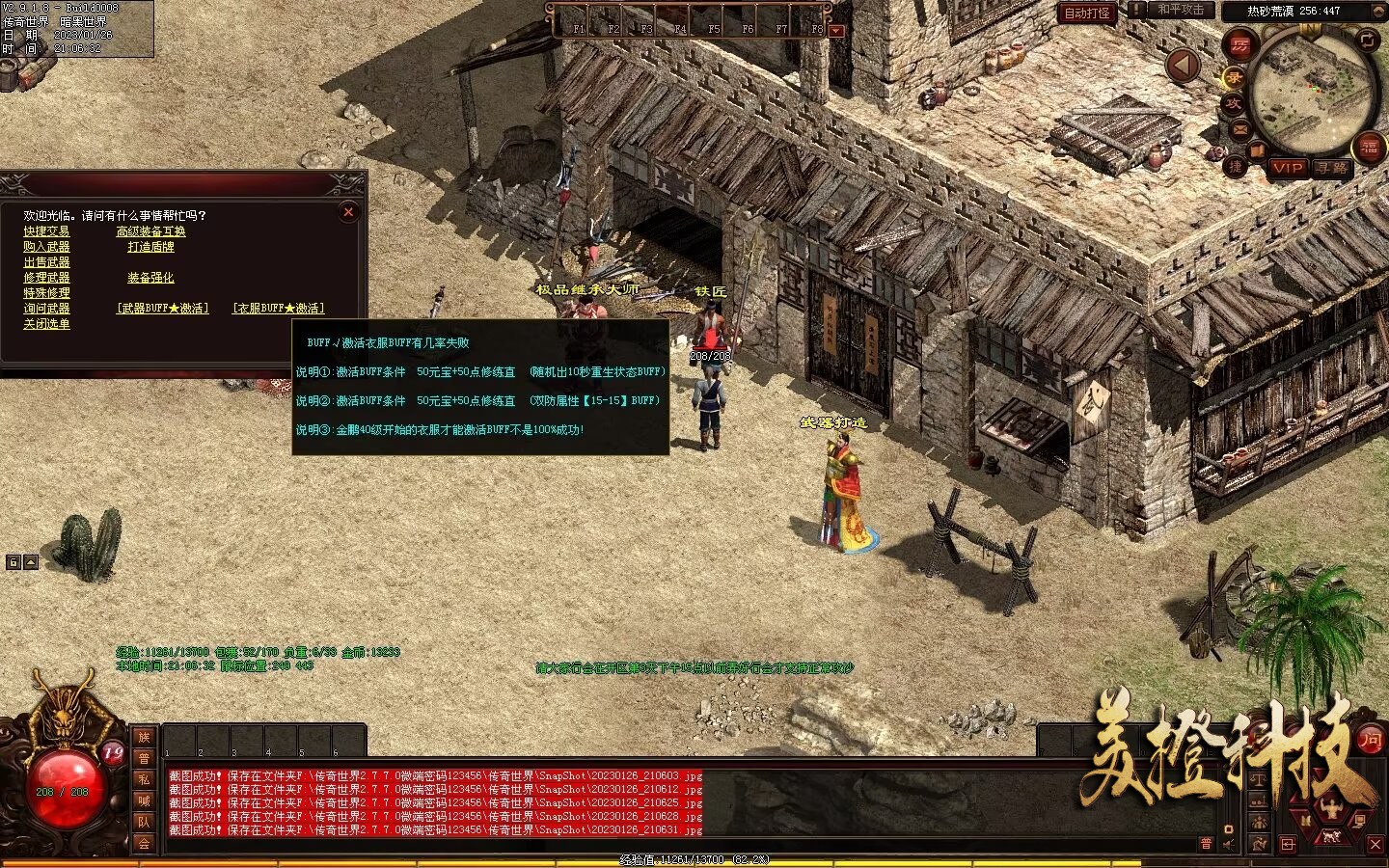The image size is (1389, 868).
Task: Select 购入武器 to buy weapons
Action: point(46,247)
